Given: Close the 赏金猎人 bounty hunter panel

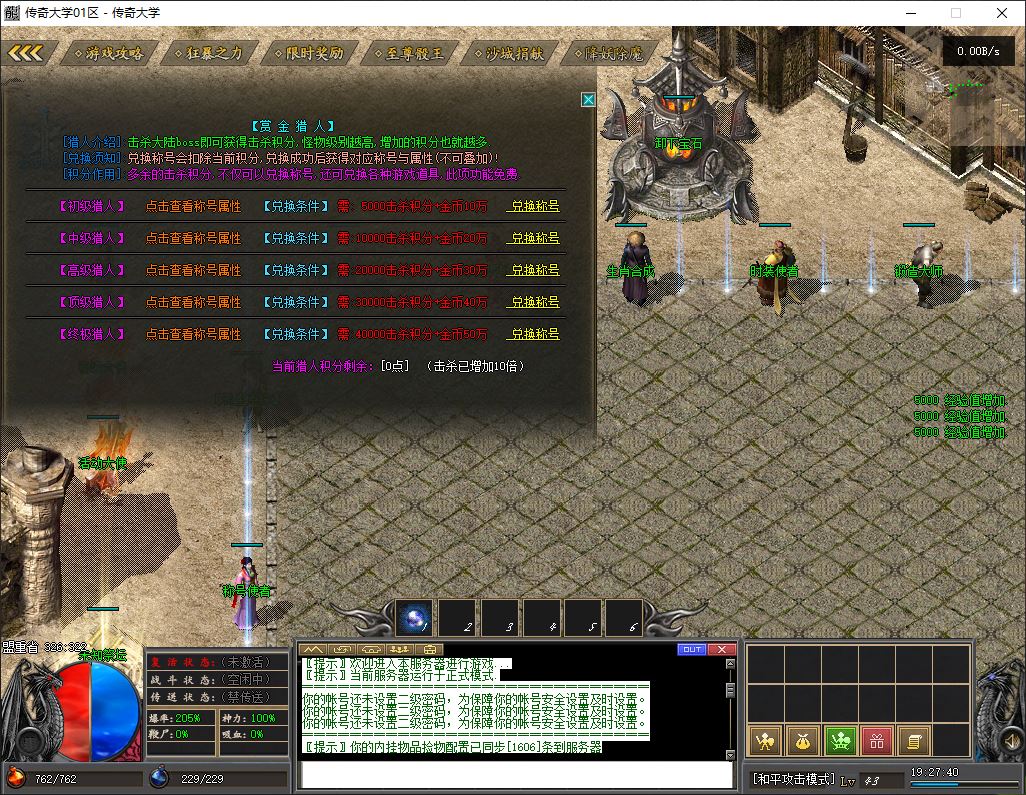Looking at the screenshot, I should 588,100.
